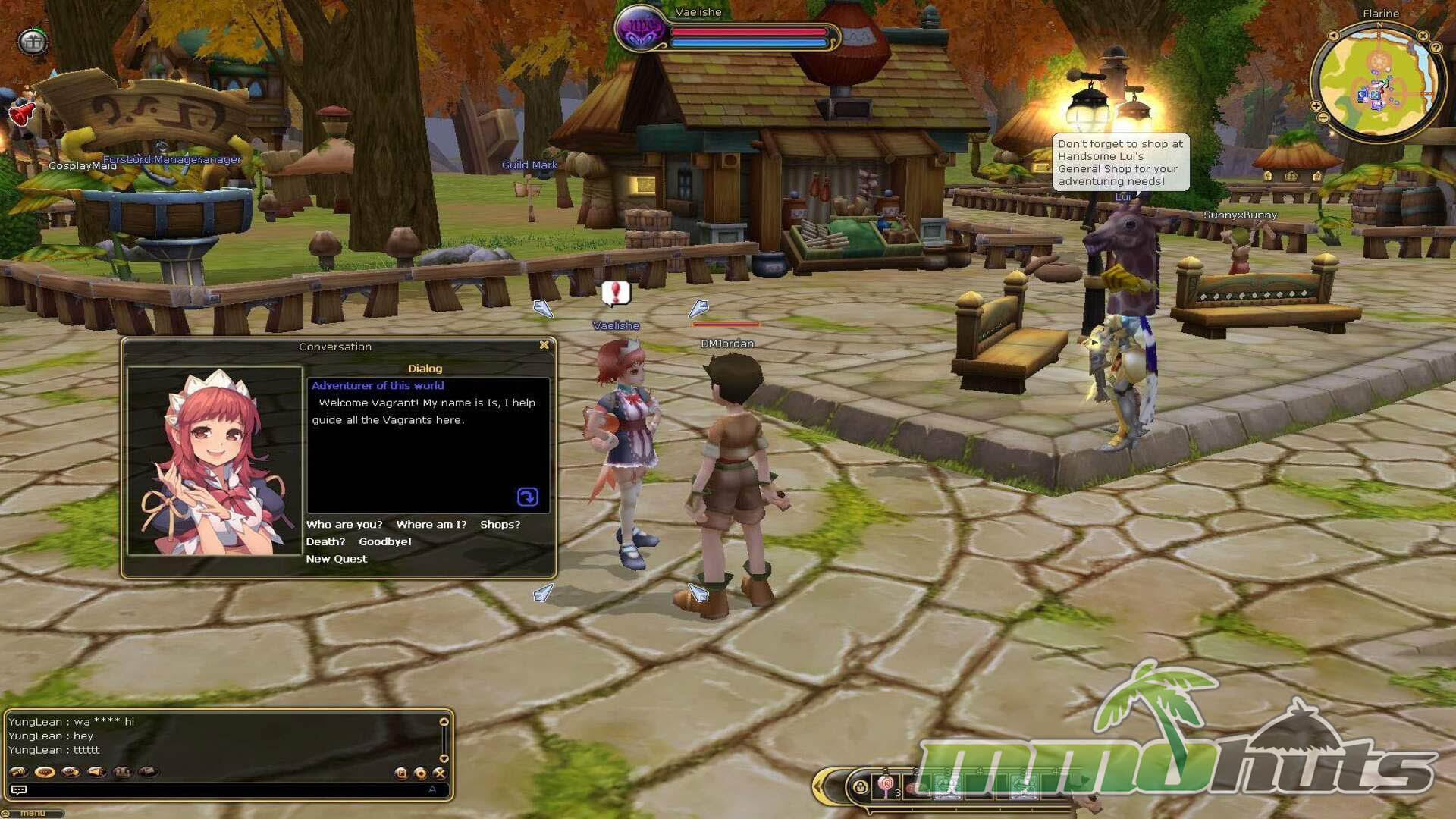Use the lollipop item in hotbar slot 1

[x=886, y=786]
